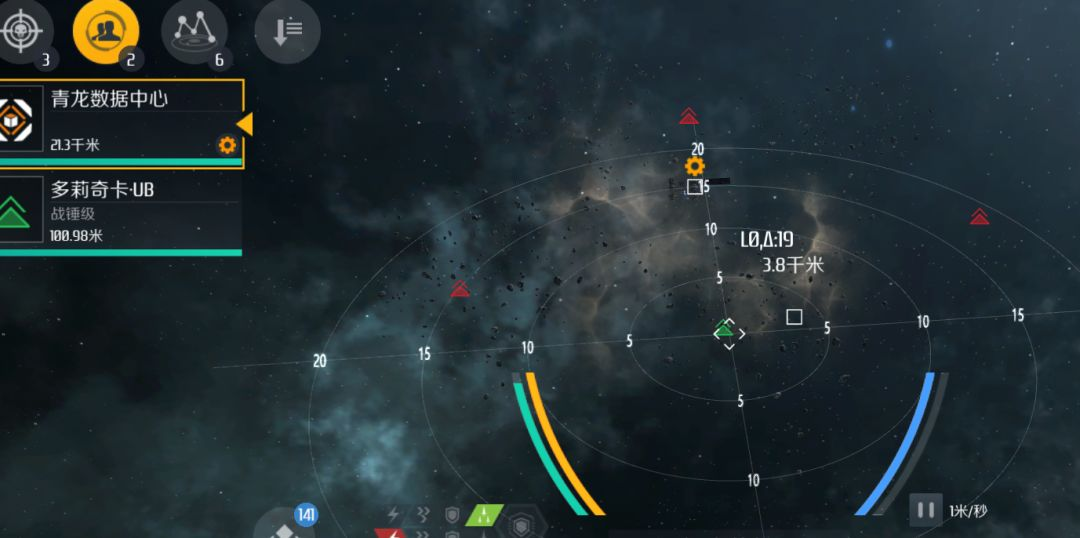Click the green module toggle in bottom bar
Viewport: 1080px width, 538px height.
point(484,516)
